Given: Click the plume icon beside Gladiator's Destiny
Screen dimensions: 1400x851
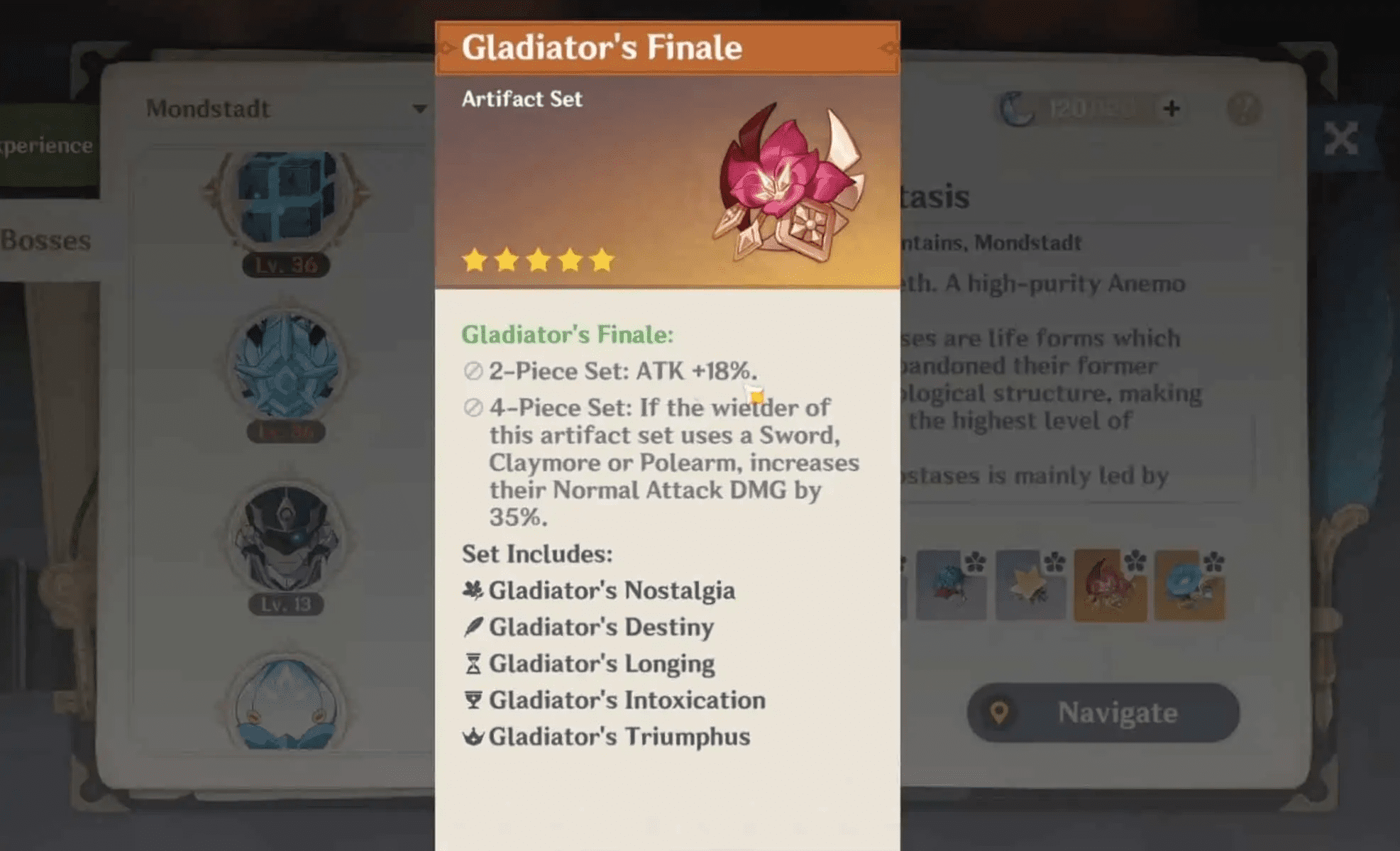Looking at the screenshot, I should tap(474, 627).
